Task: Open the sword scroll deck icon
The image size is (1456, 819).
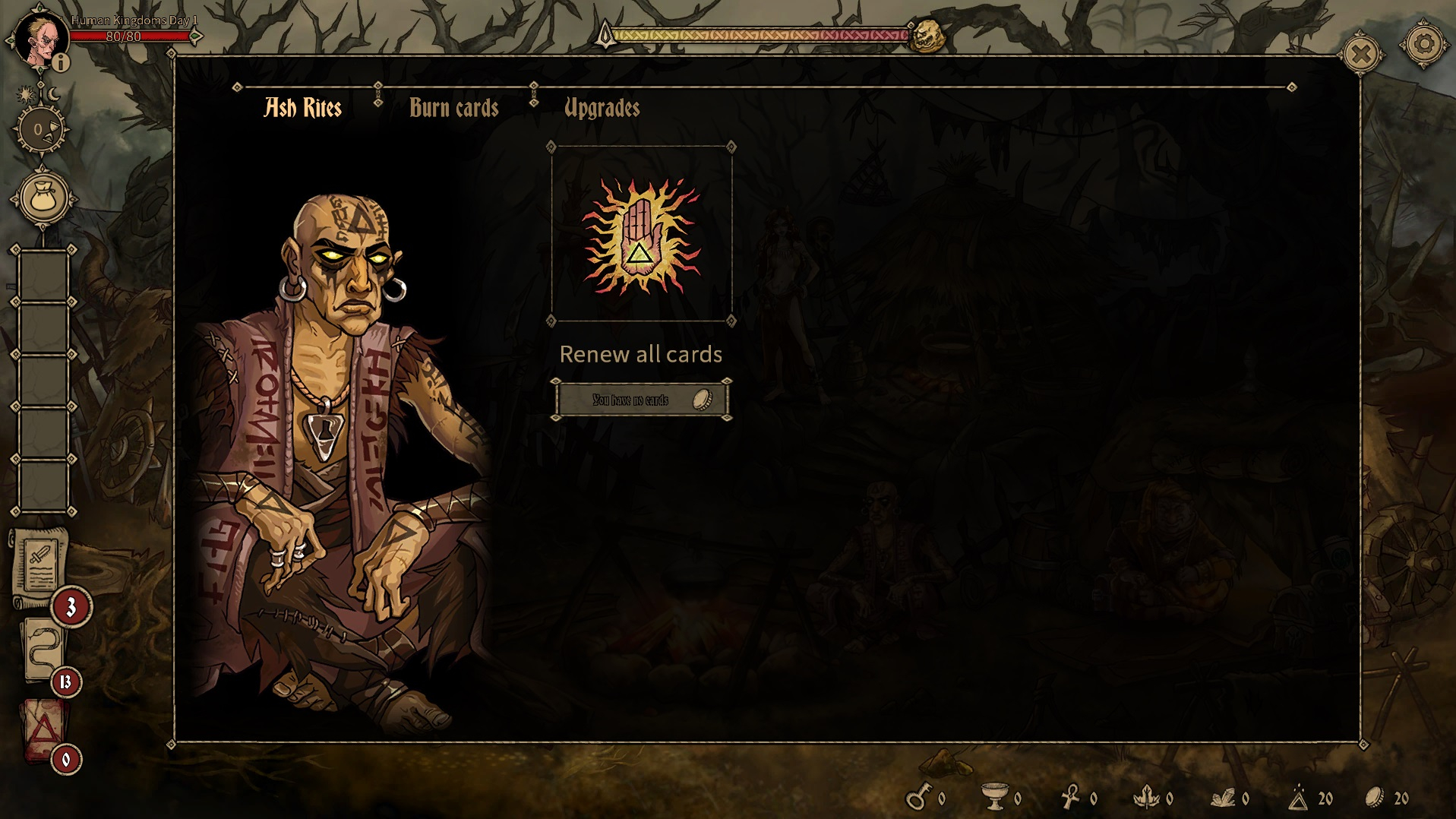Action: point(40,566)
